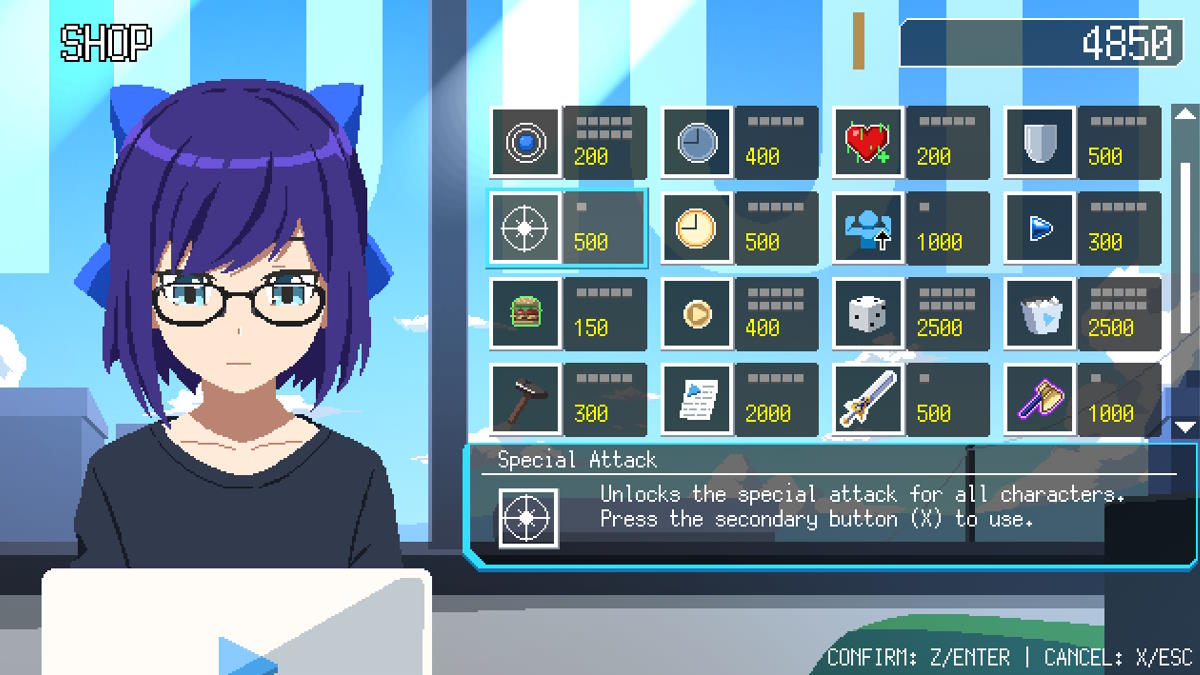Click the shop list scroll-up arrow
The height and width of the screenshot is (675, 1200).
1185,114
